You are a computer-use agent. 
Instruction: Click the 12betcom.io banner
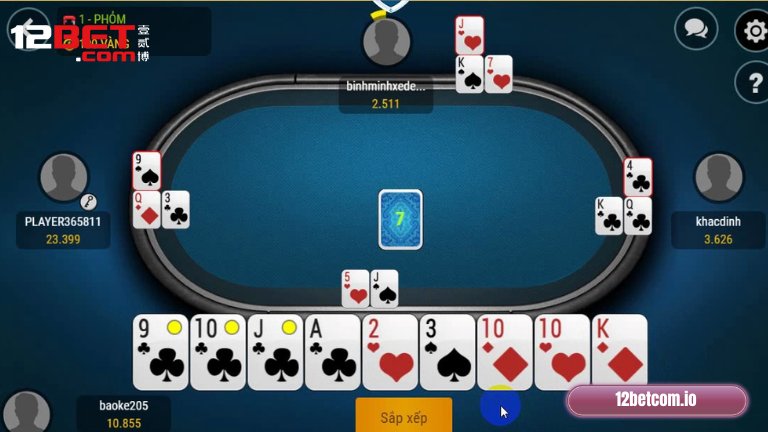(656, 401)
